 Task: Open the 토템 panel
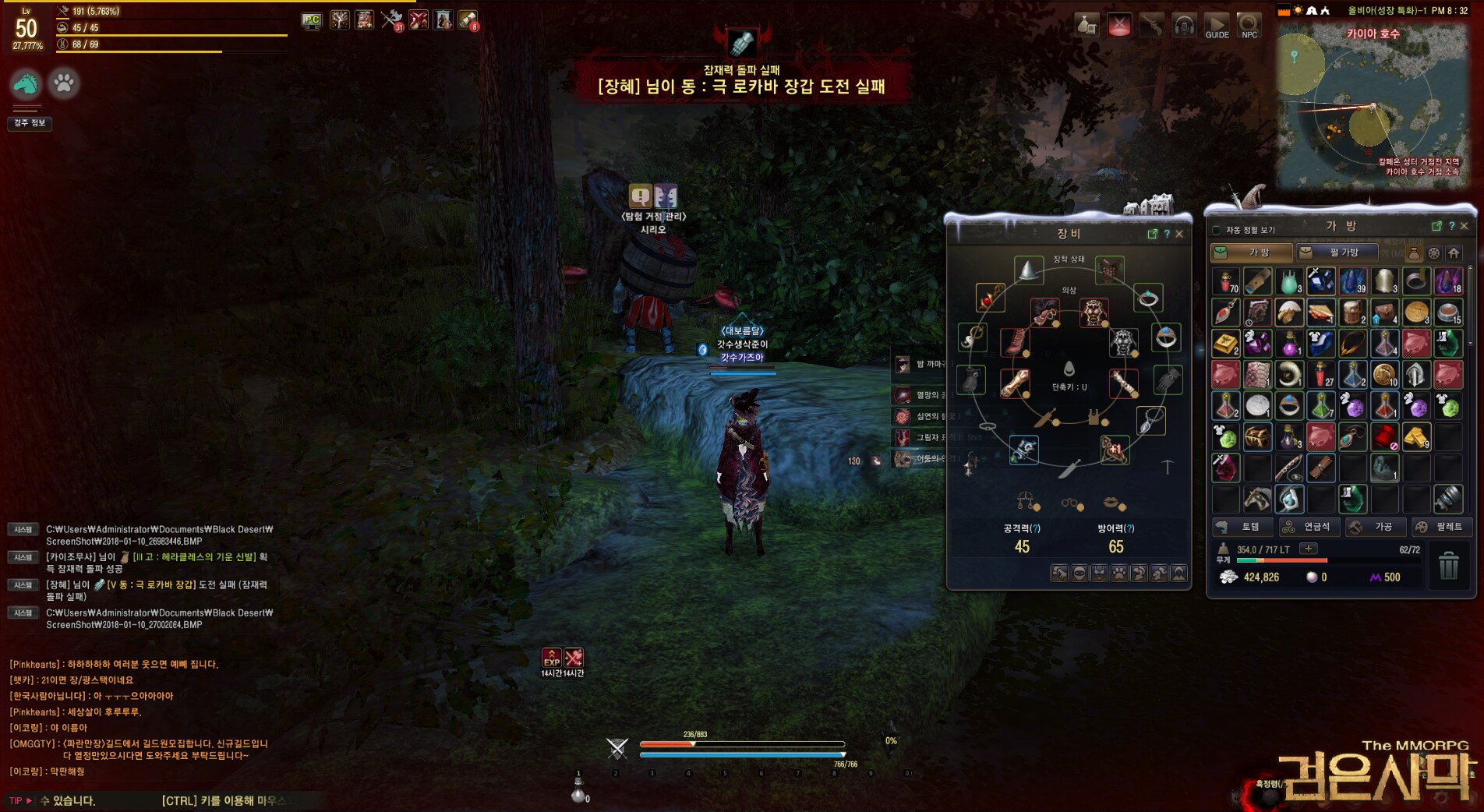1242,528
